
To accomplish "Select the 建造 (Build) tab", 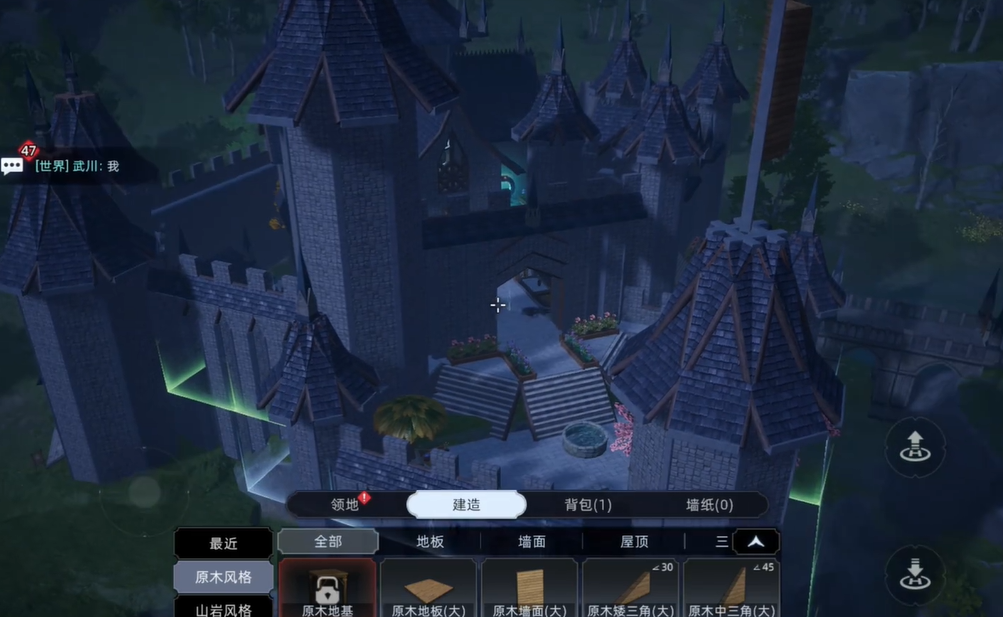I will (x=466, y=505).
